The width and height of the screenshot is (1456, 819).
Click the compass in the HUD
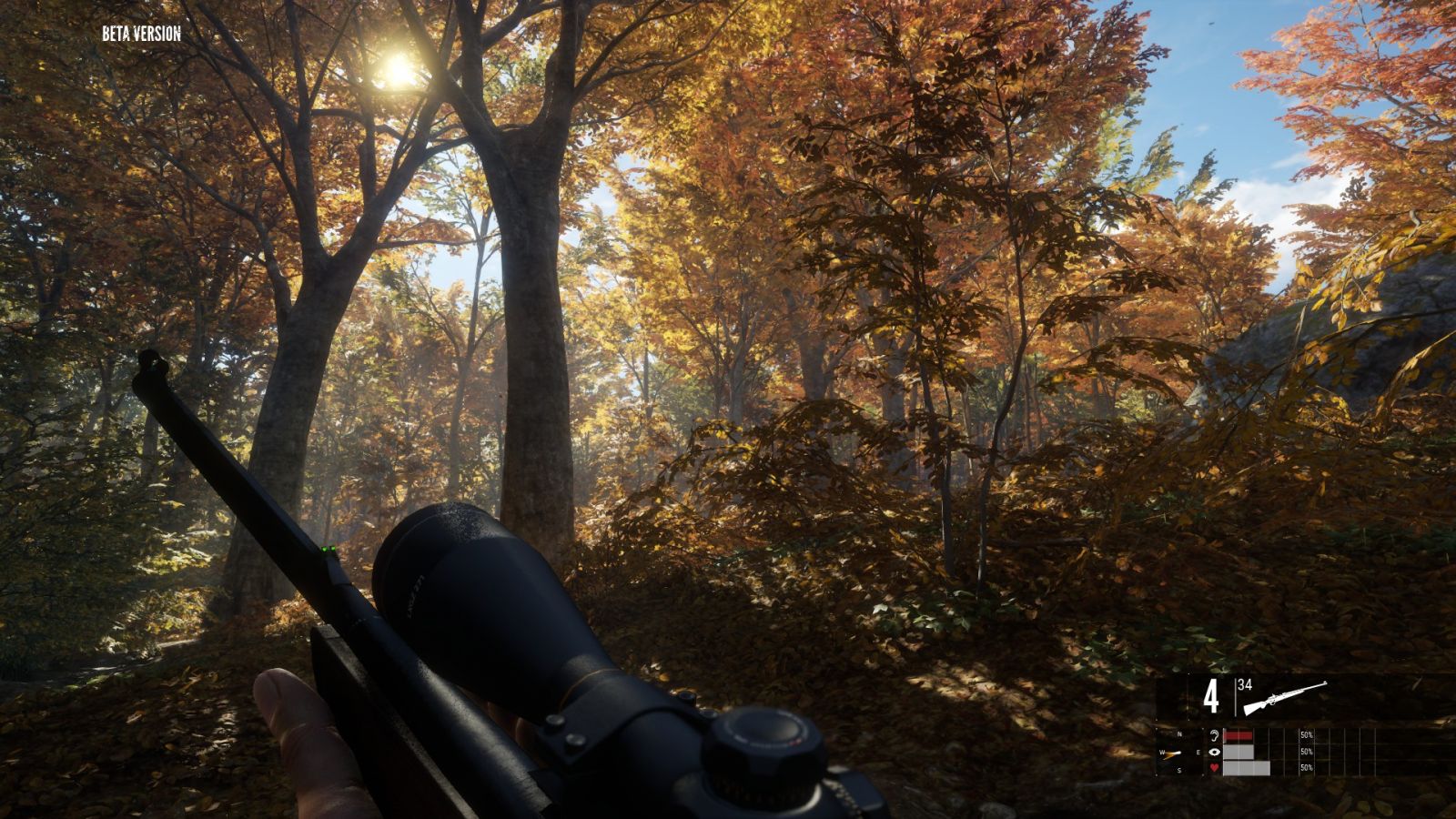(1178, 752)
